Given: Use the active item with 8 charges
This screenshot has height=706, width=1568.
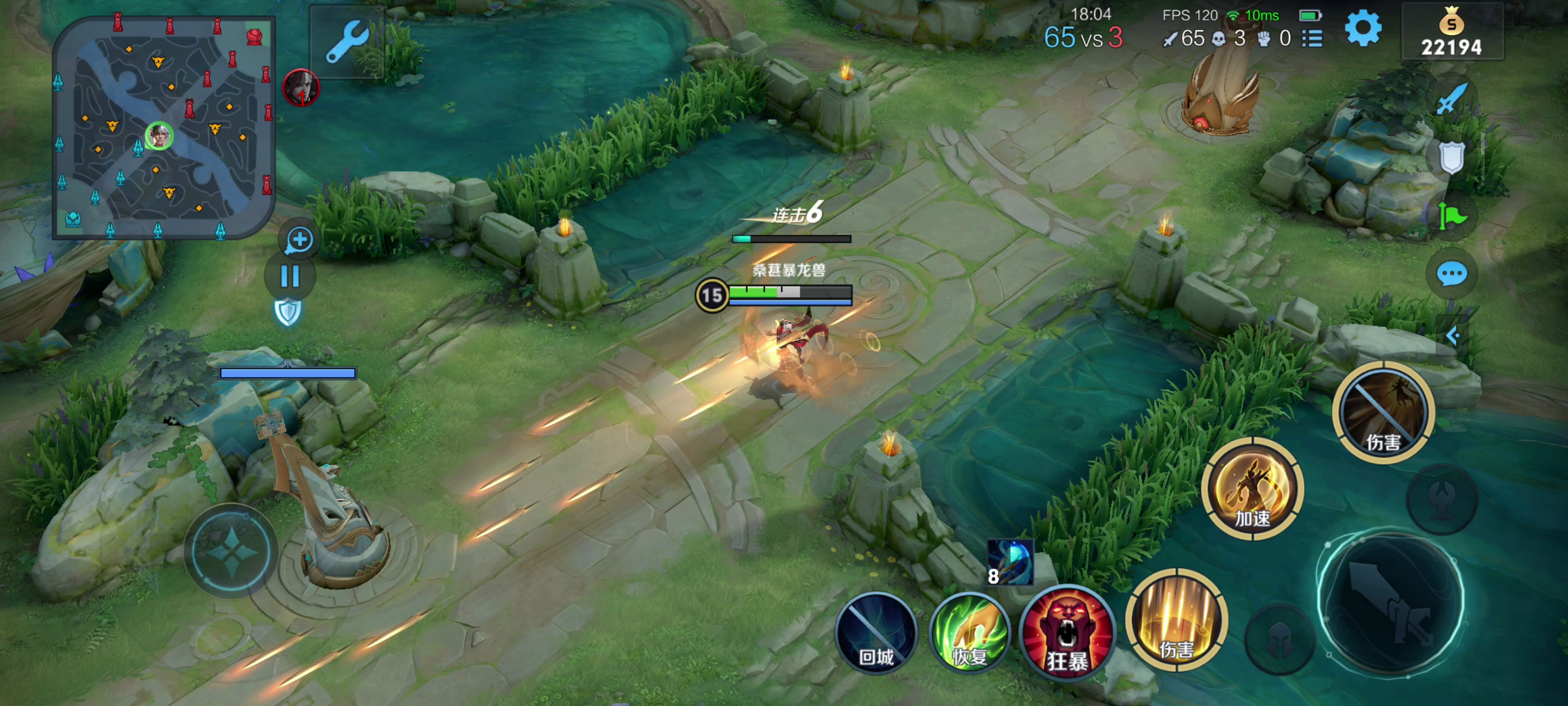Looking at the screenshot, I should point(1010,562).
